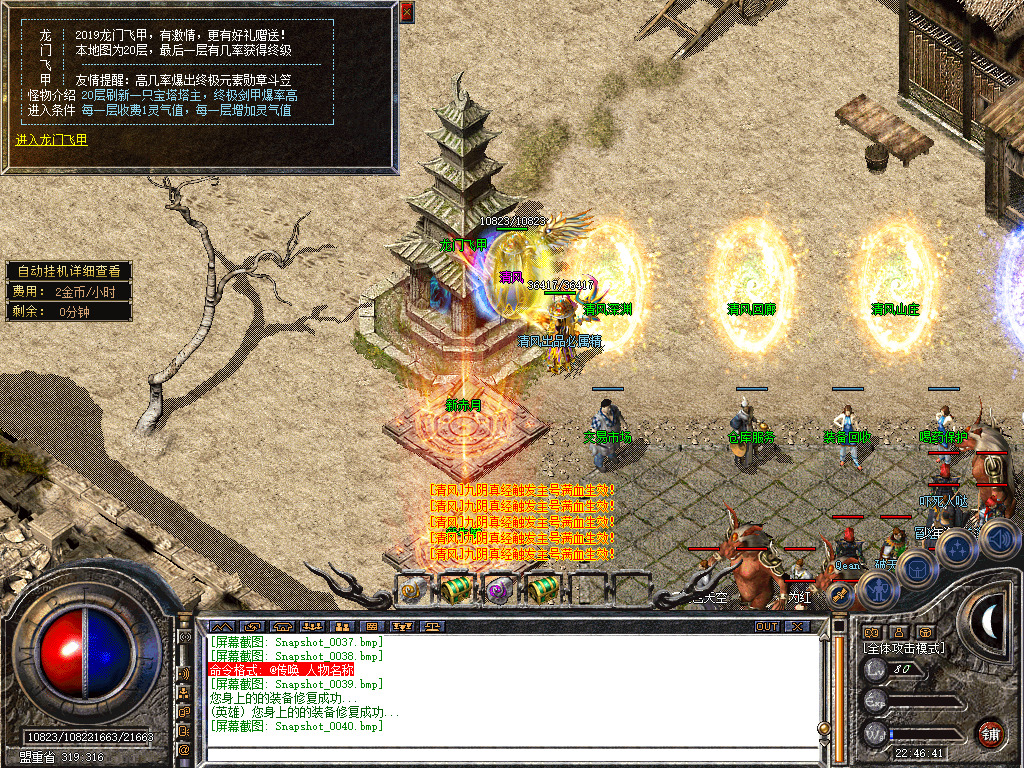The height and width of the screenshot is (768, 1024).
Task: Click the X button beside OUT
Action: [x=796, y=626]
